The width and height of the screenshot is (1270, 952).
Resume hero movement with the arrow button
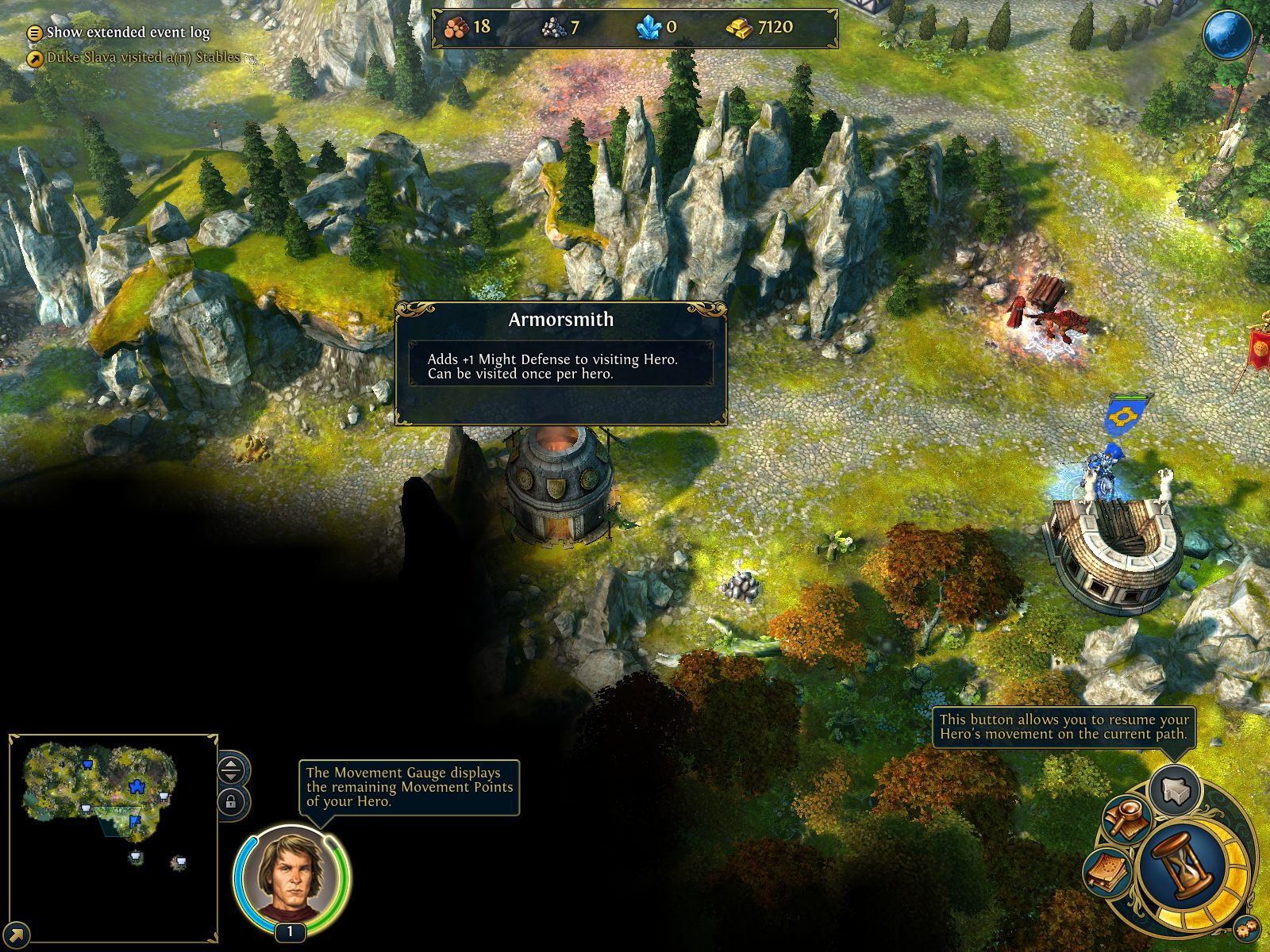1175,790
